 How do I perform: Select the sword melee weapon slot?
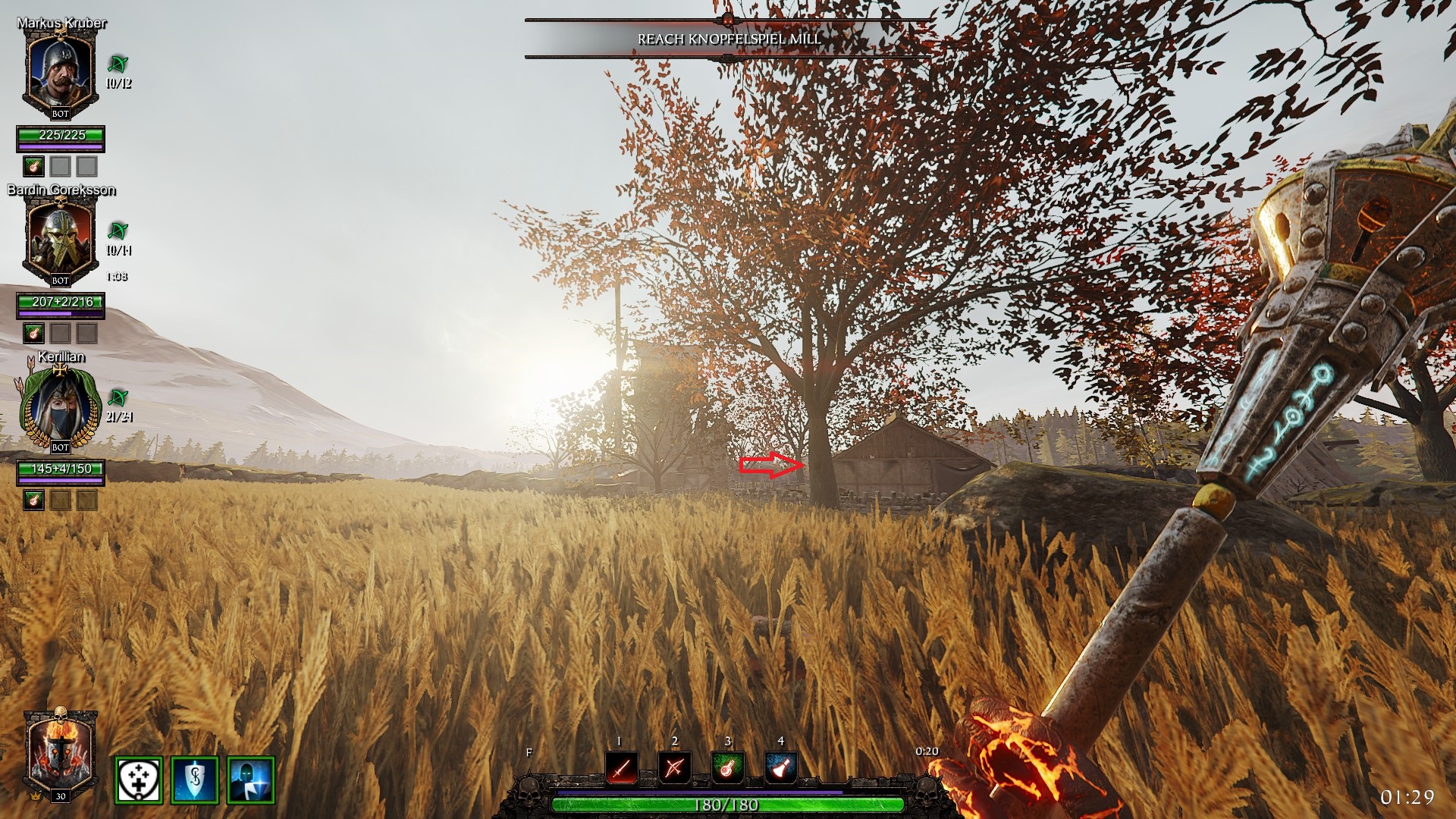pos(621,769)
